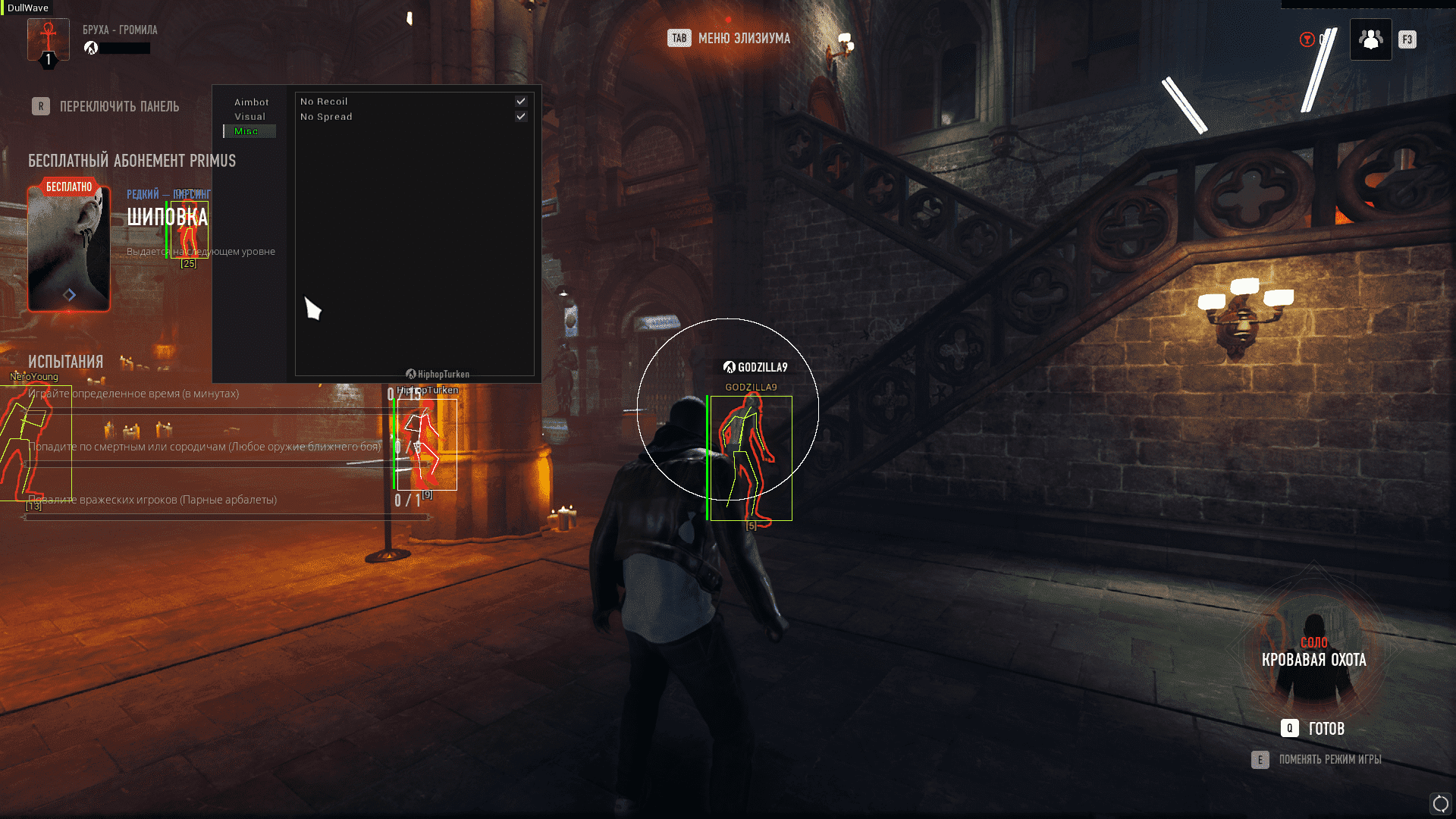Select the dual crossbows challenge row
1456x819 pixels.
(x=152, y=500)
